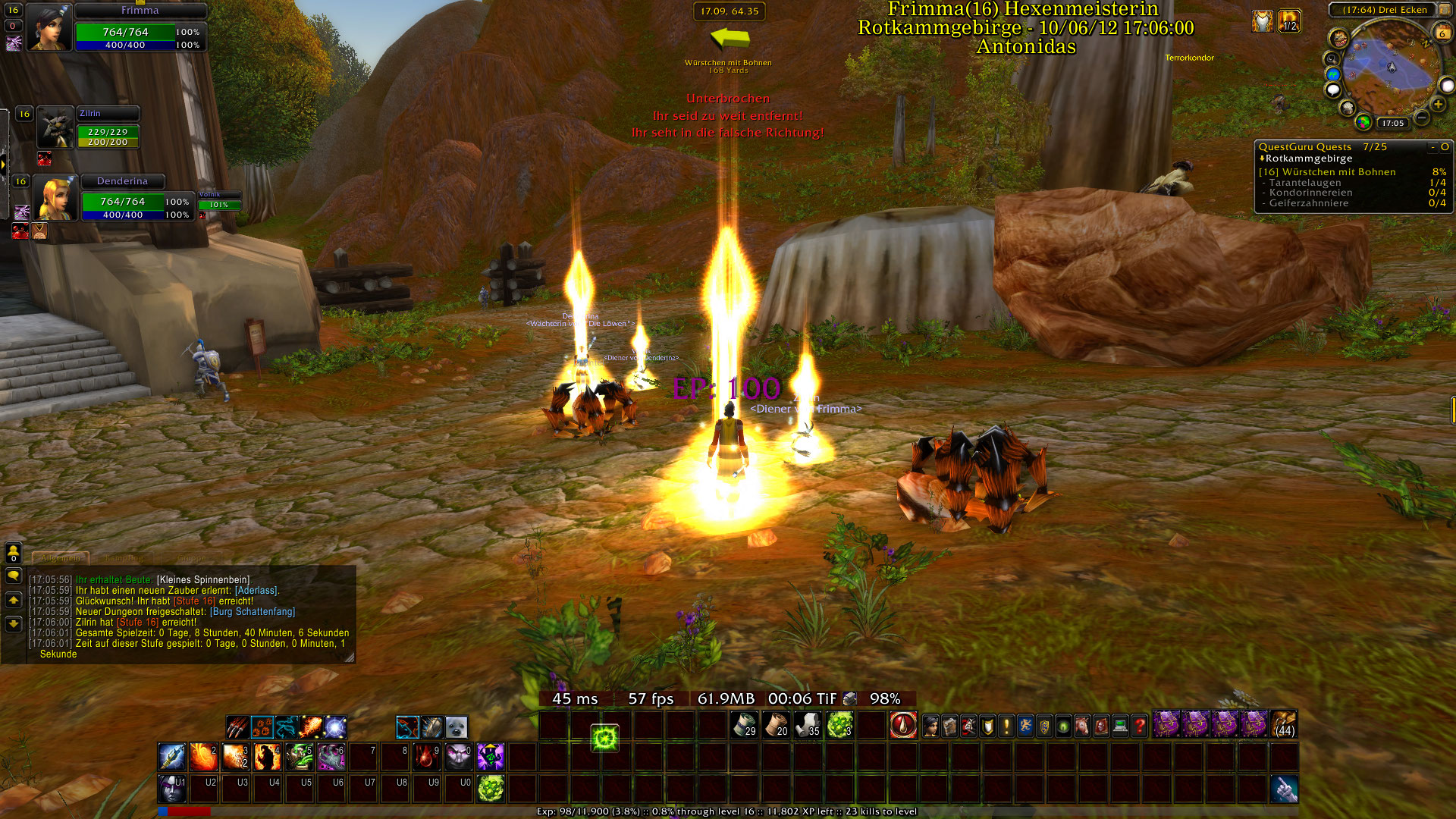This screenshot has height=819, width=1456.
Task: Activate the blood drop ability in slot 9
Action: pos(426,756)
